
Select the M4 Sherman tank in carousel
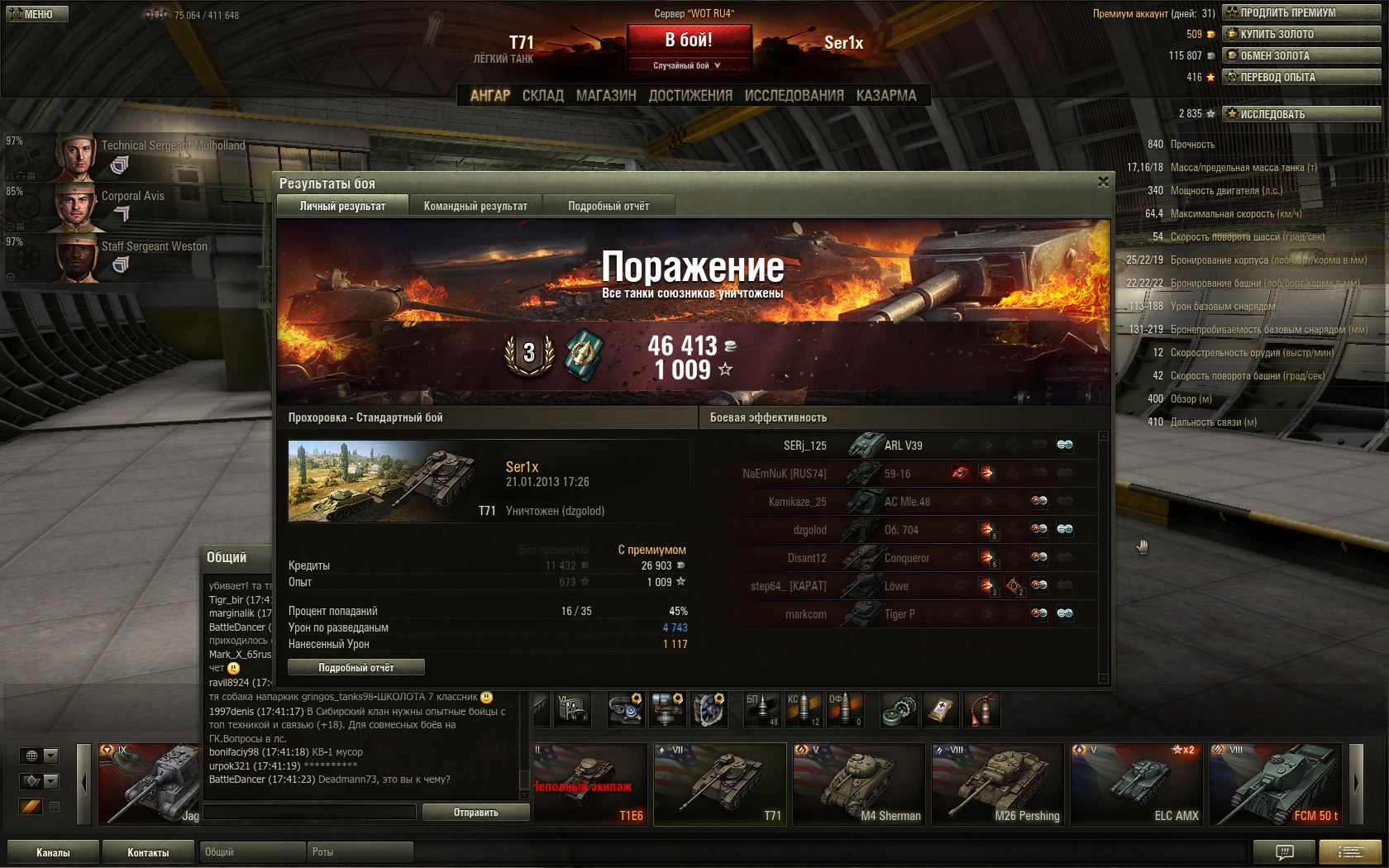(858, 784)
